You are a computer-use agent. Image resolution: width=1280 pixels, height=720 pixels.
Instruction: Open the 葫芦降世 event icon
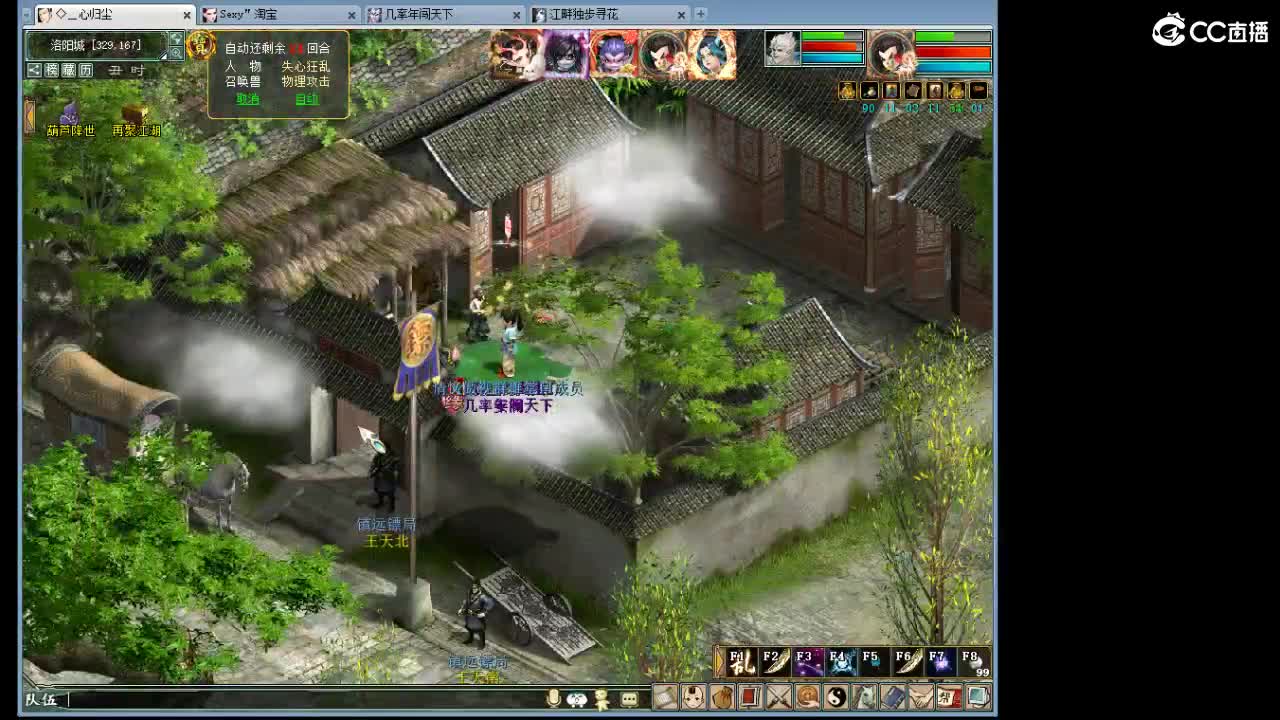coord(67,116)
